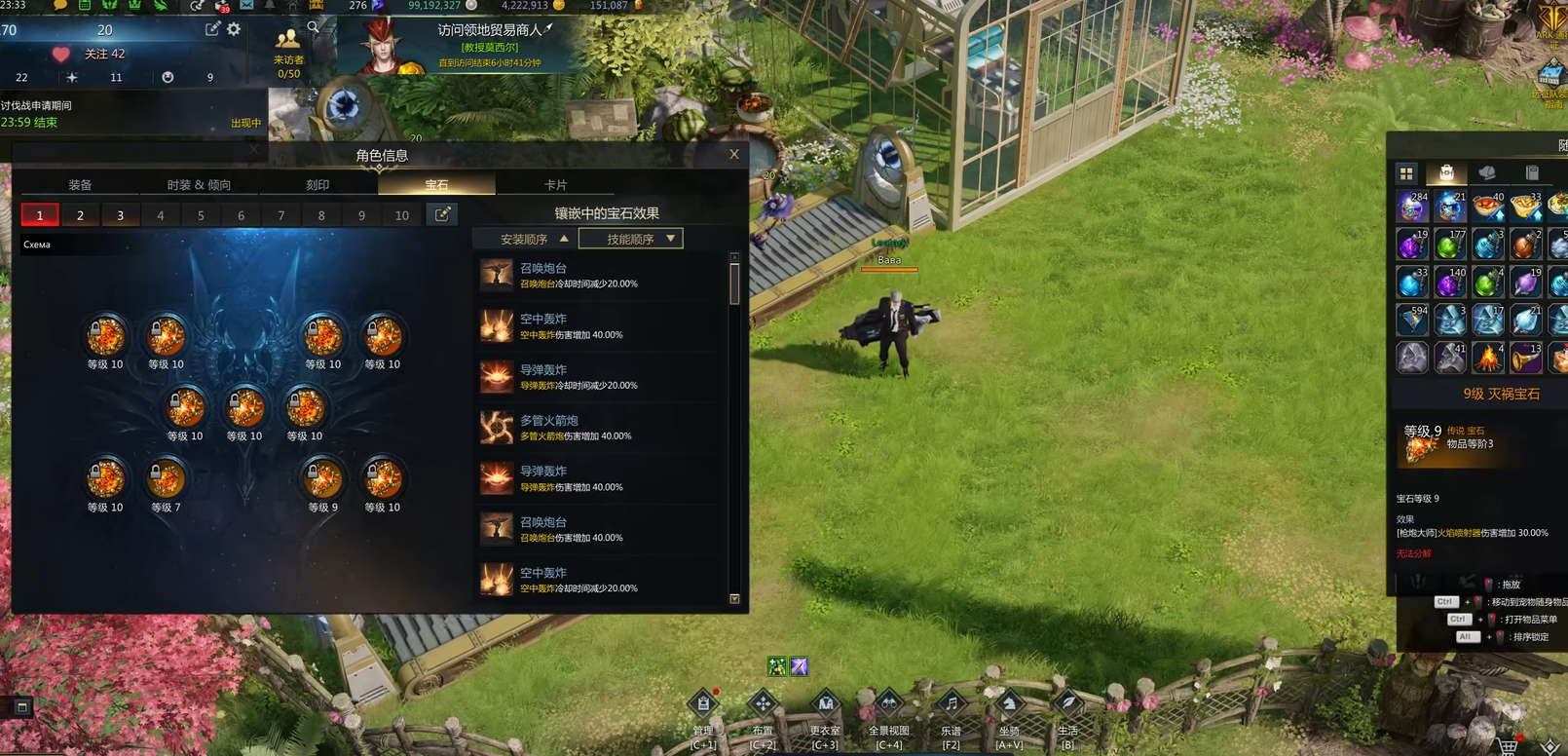Open the 技能顺序 sort dropdown

coord(631,239)
